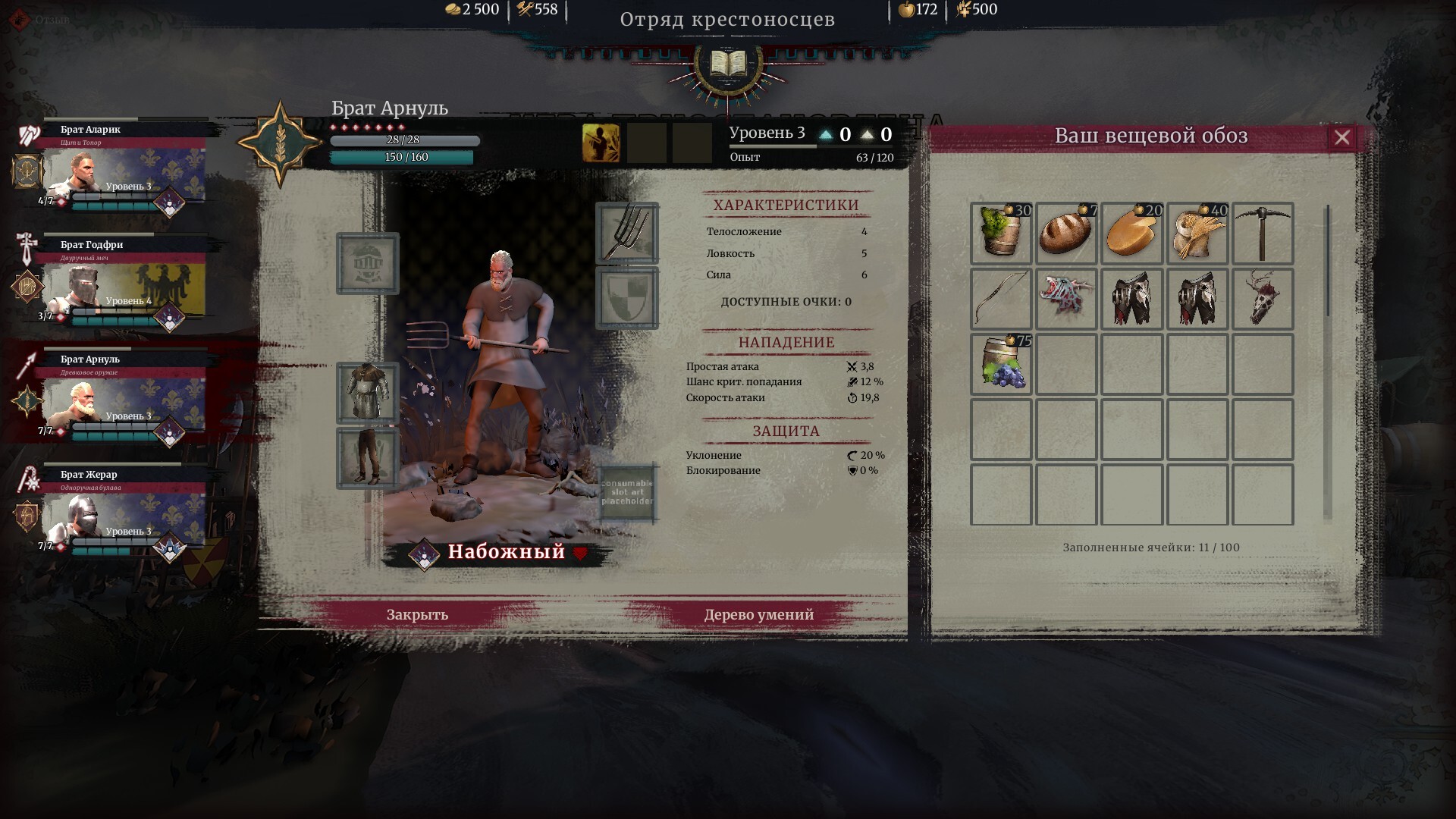Select the equipped trousers slot
The width and height of the screenshot is (1456, 819).
(x=368, y=457)
